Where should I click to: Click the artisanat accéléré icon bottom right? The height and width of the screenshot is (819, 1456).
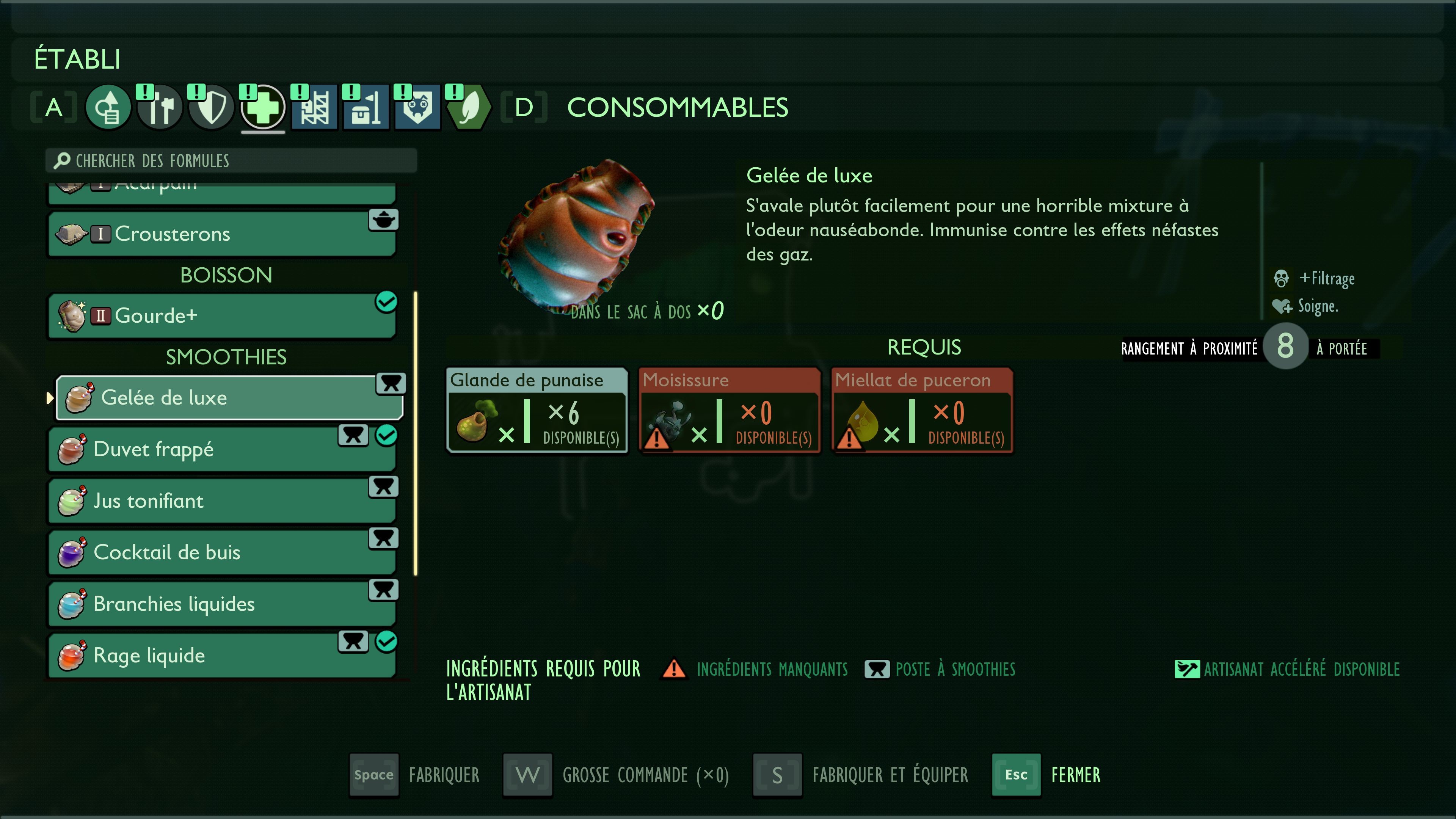click(1188, 669)
